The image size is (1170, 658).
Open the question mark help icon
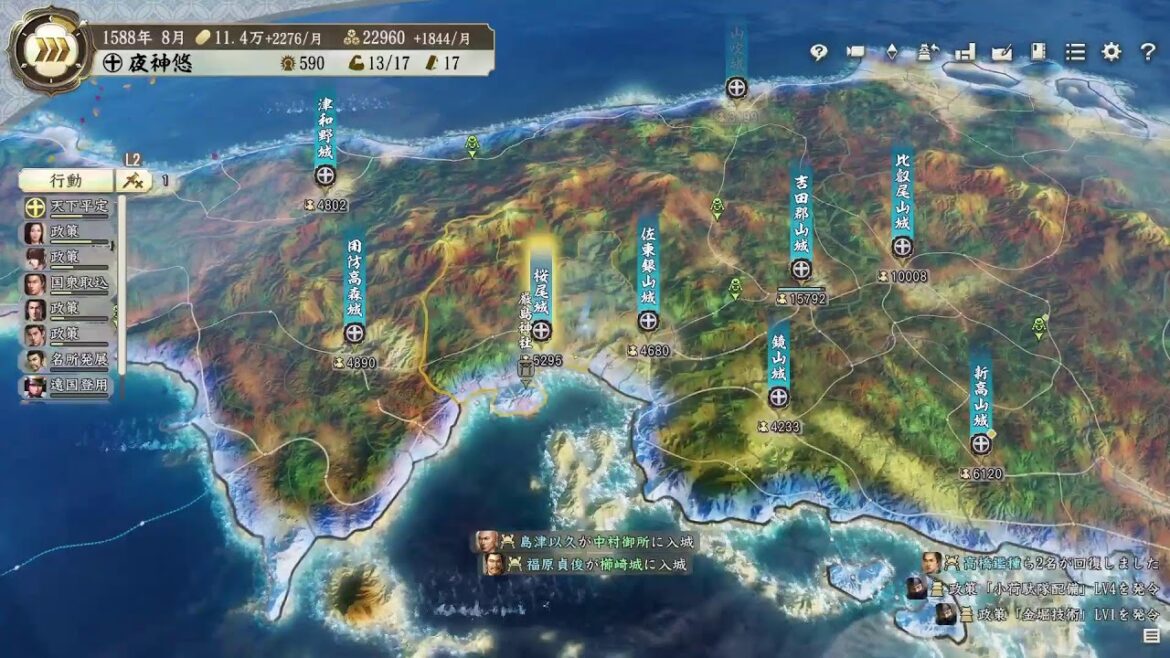pyautogui.click(x=1147, y=53)
